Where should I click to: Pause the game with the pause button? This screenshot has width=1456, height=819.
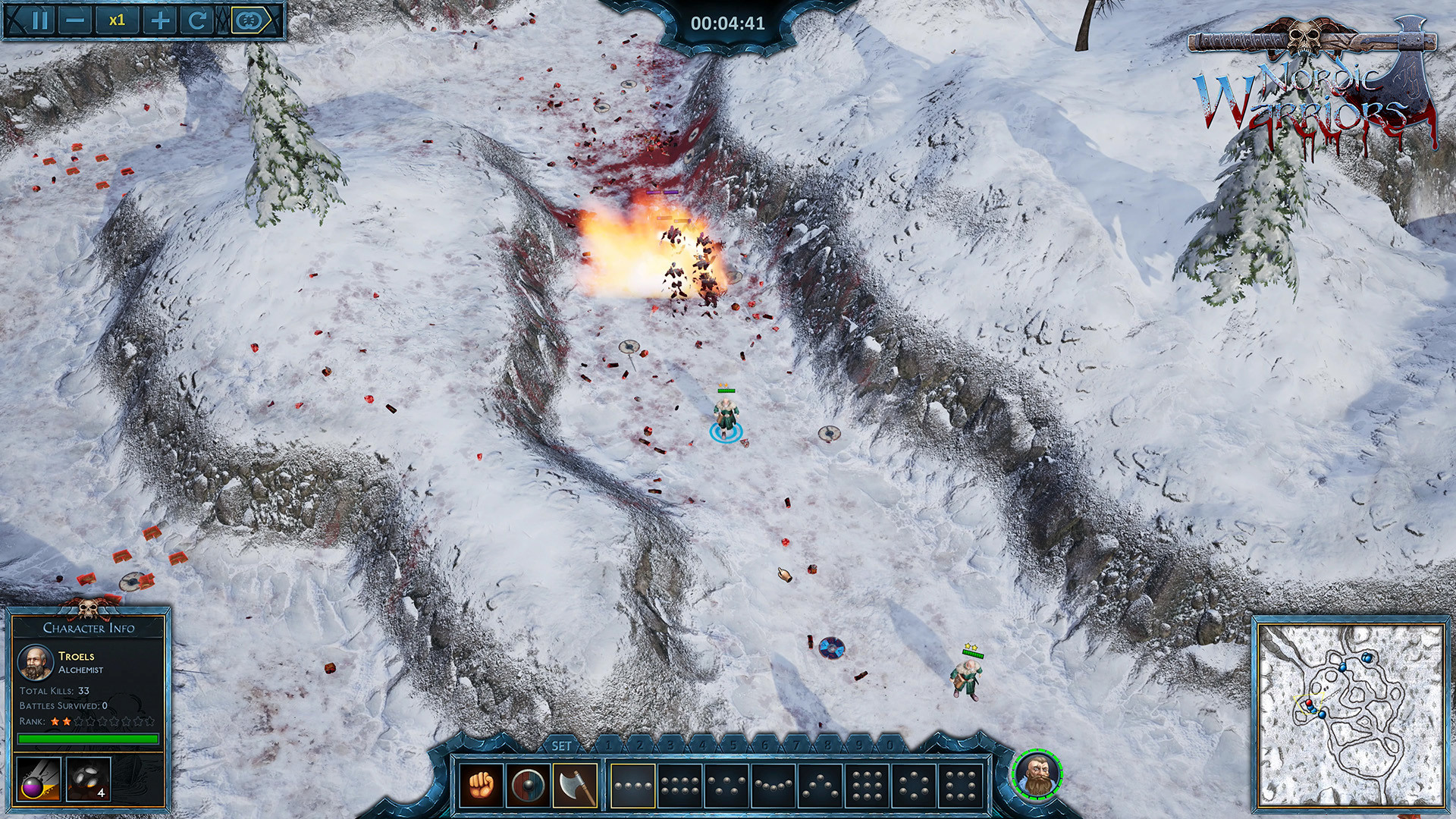39,20
